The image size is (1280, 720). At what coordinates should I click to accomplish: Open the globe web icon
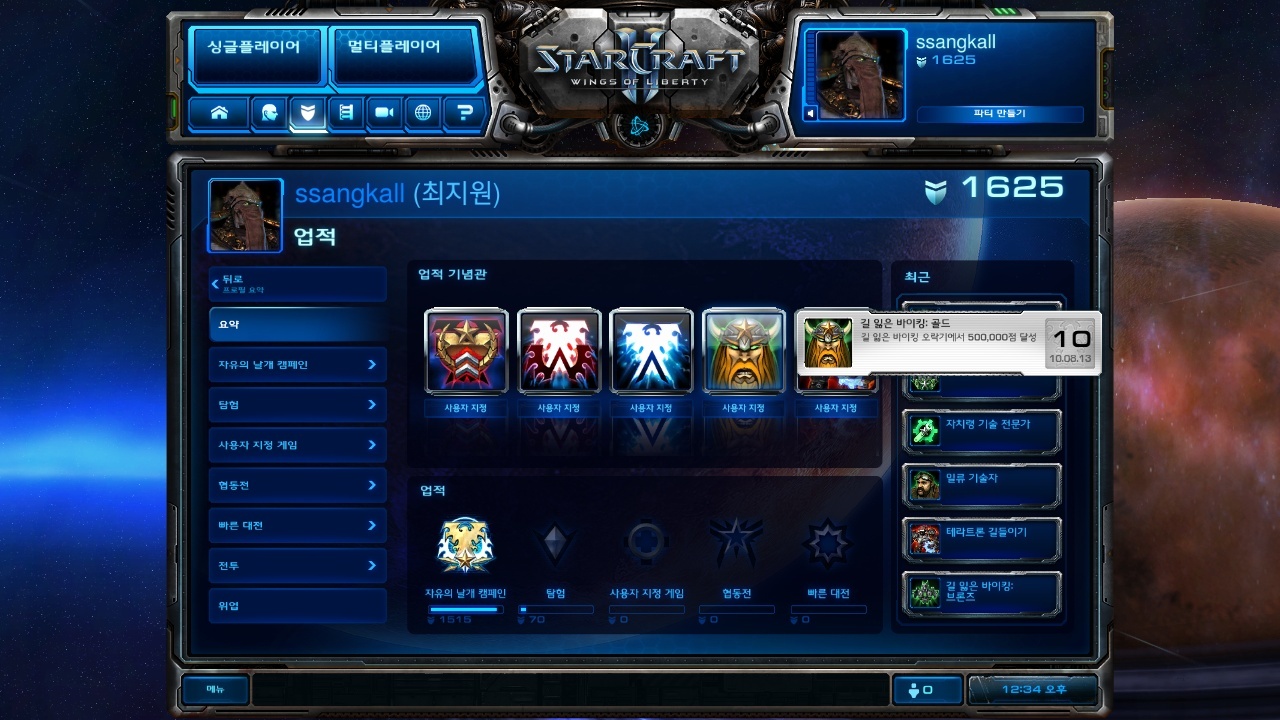pyautogui.click(x=421, y=113)
